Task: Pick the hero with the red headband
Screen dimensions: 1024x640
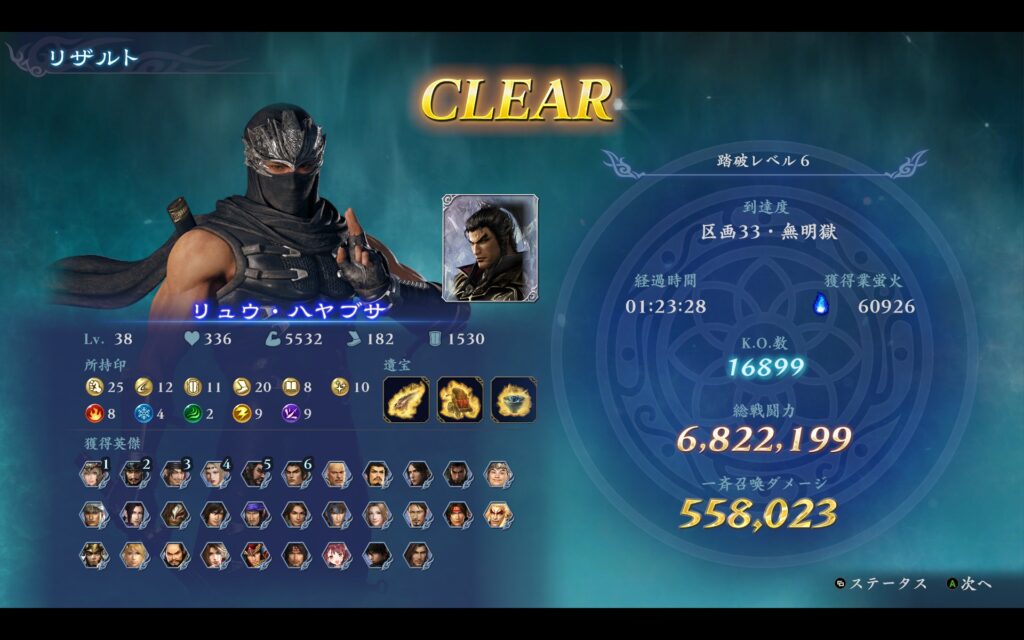Action: (x=457, y=515)
